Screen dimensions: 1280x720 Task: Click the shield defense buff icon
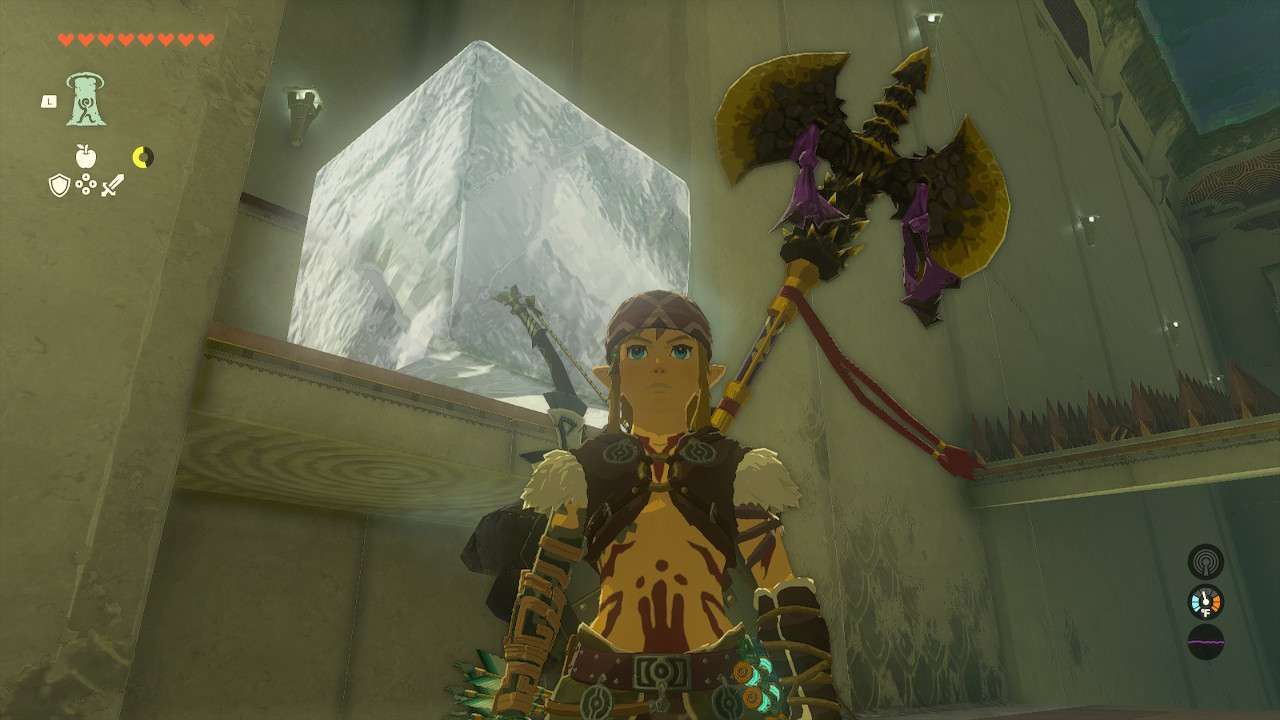pos(58,186)
